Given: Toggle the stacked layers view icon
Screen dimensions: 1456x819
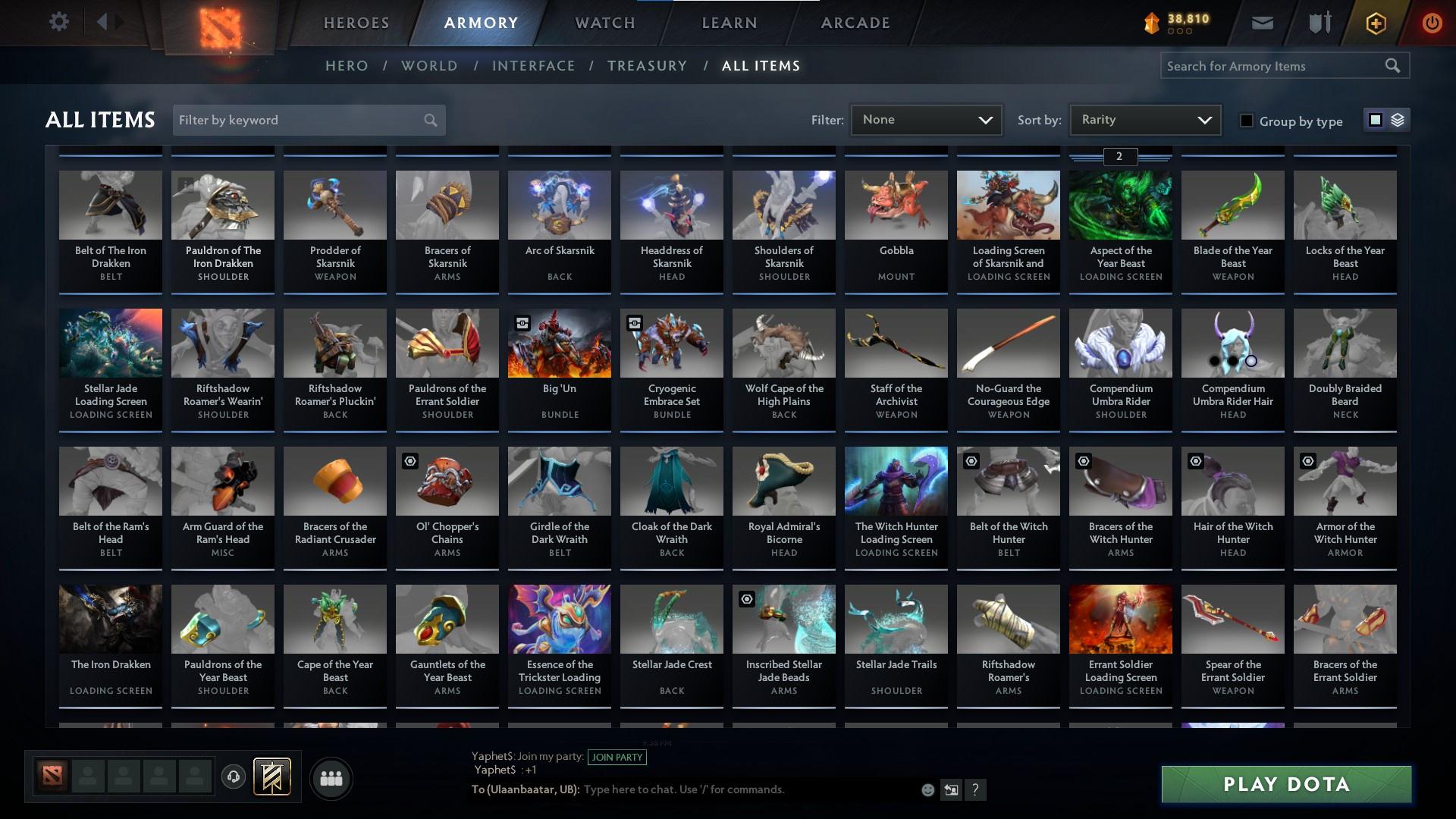Looking at the screenshot, I should coord(1396,120).
